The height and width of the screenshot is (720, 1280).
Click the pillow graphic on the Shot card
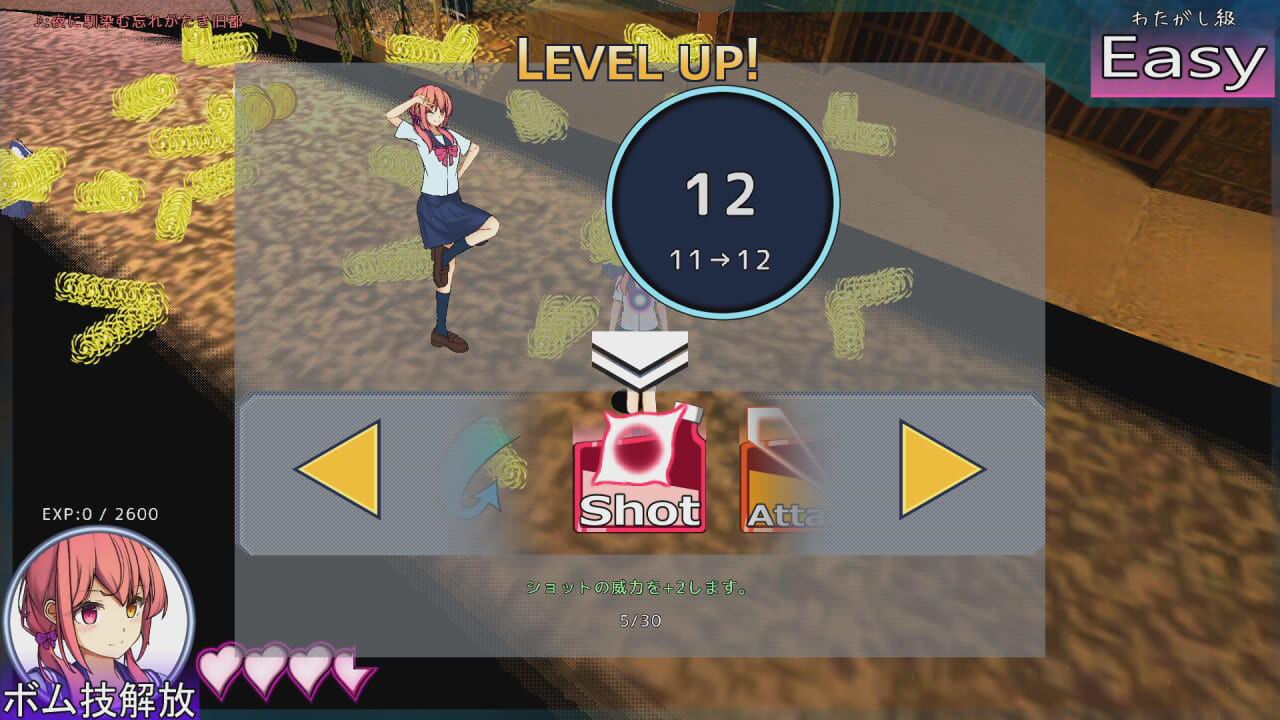[639, 448]
